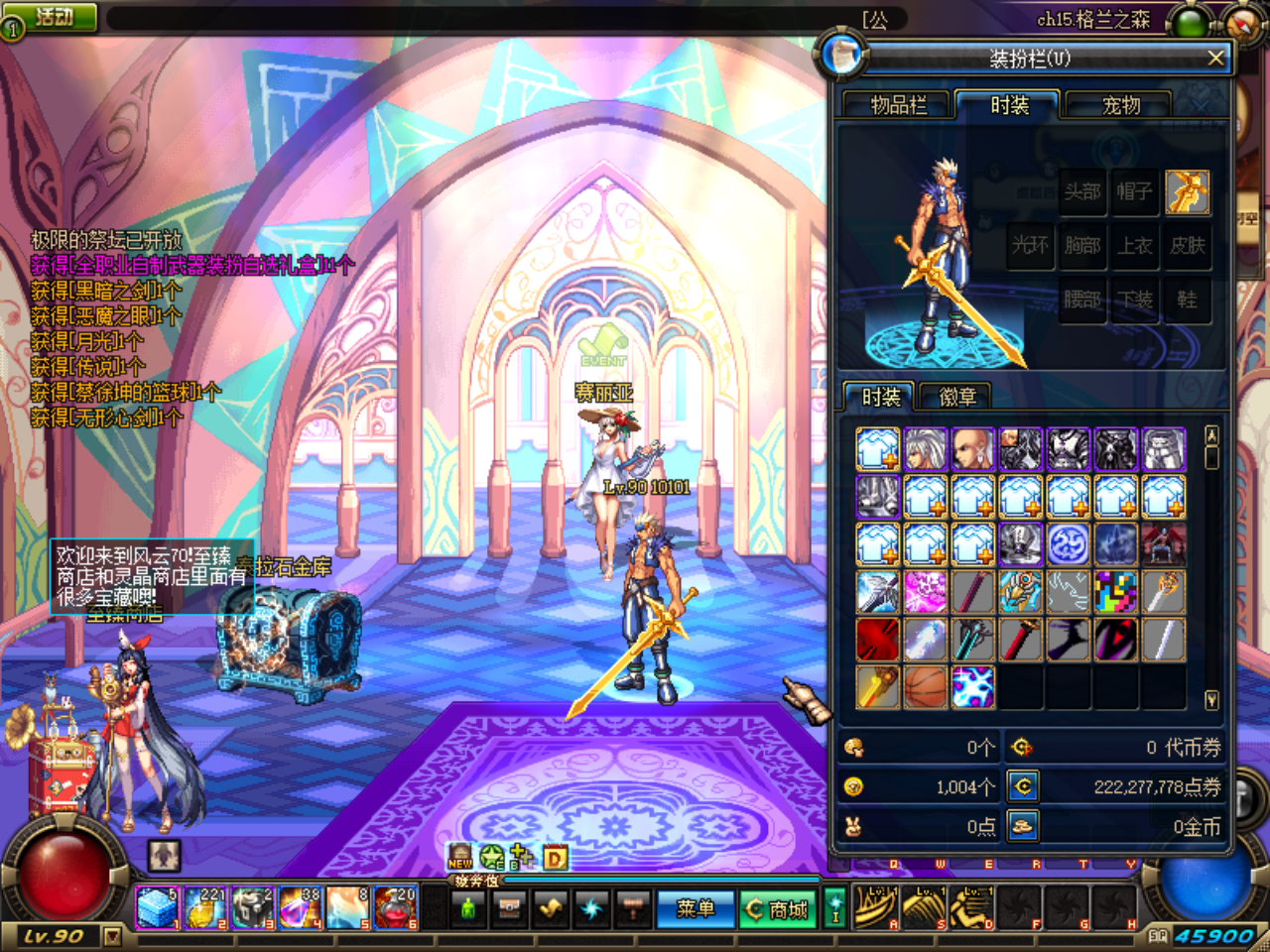Select the 帽子 hat equipment slot
Screen dimensions: 1270x952
click(x=1135, y=193)
